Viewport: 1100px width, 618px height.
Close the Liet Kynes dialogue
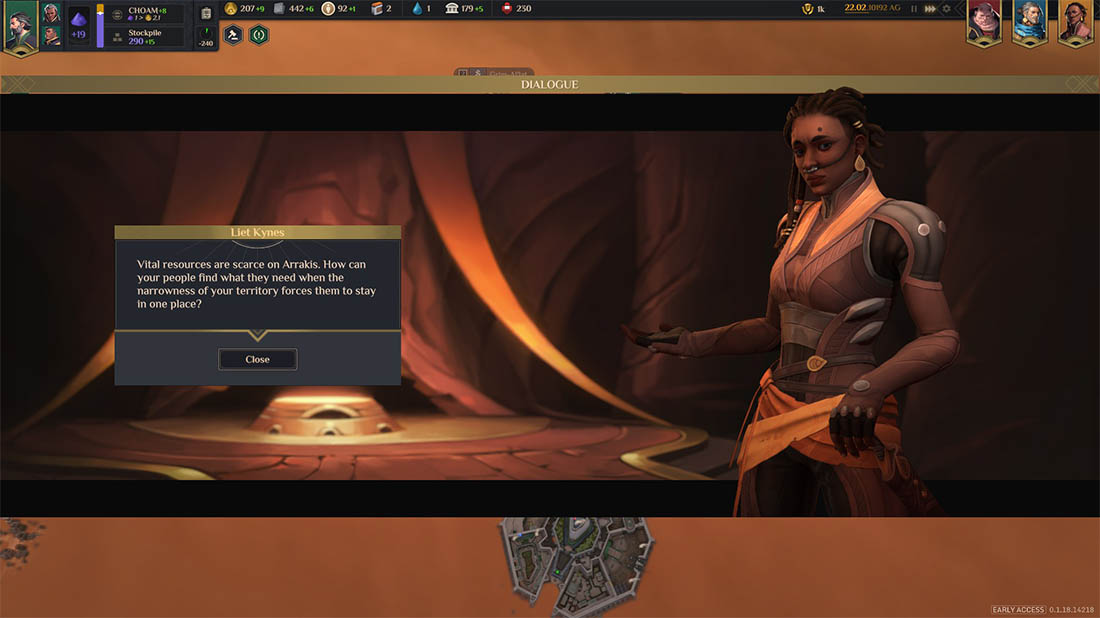coord(257,359)
